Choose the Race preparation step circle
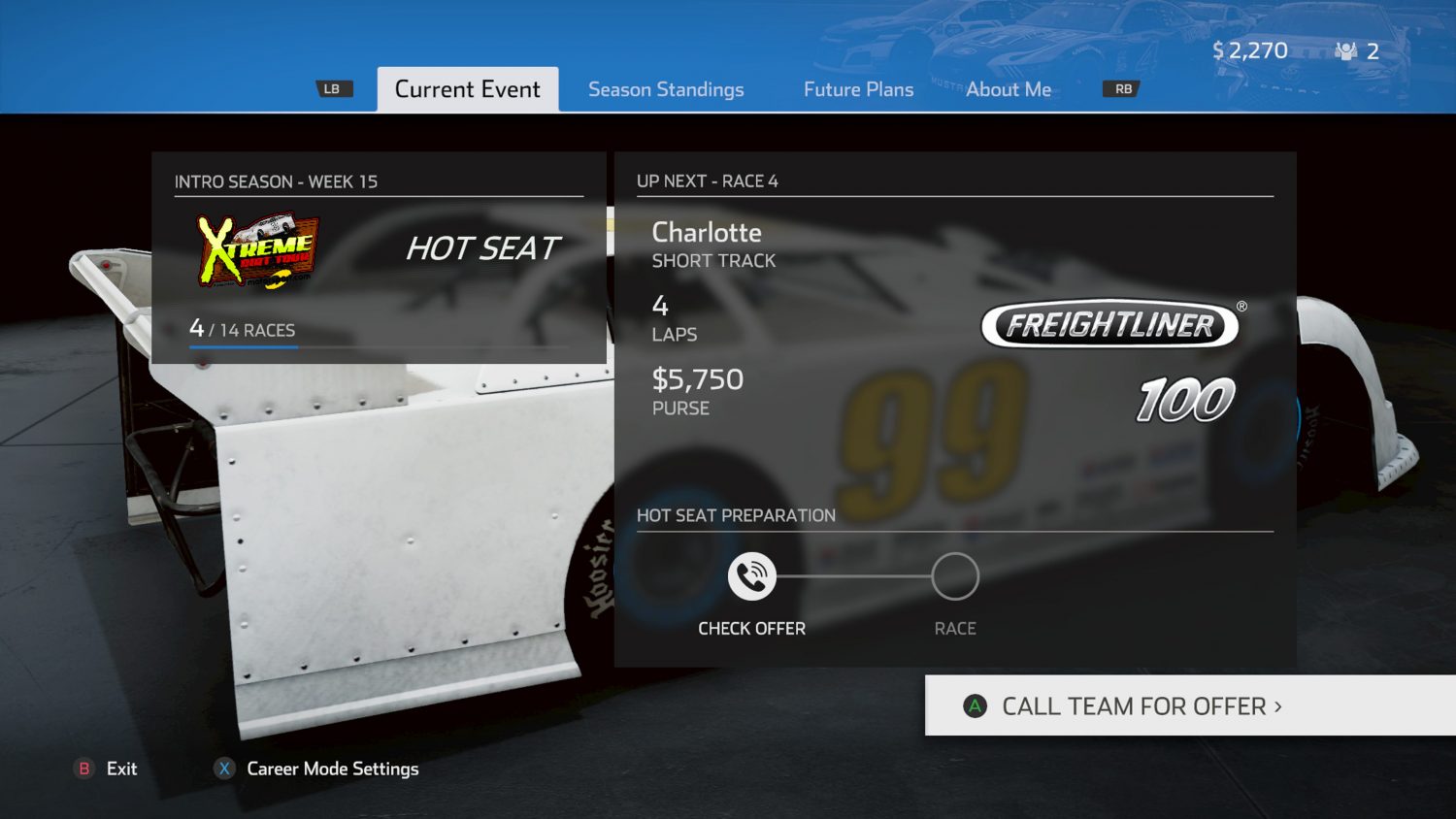 955,576
